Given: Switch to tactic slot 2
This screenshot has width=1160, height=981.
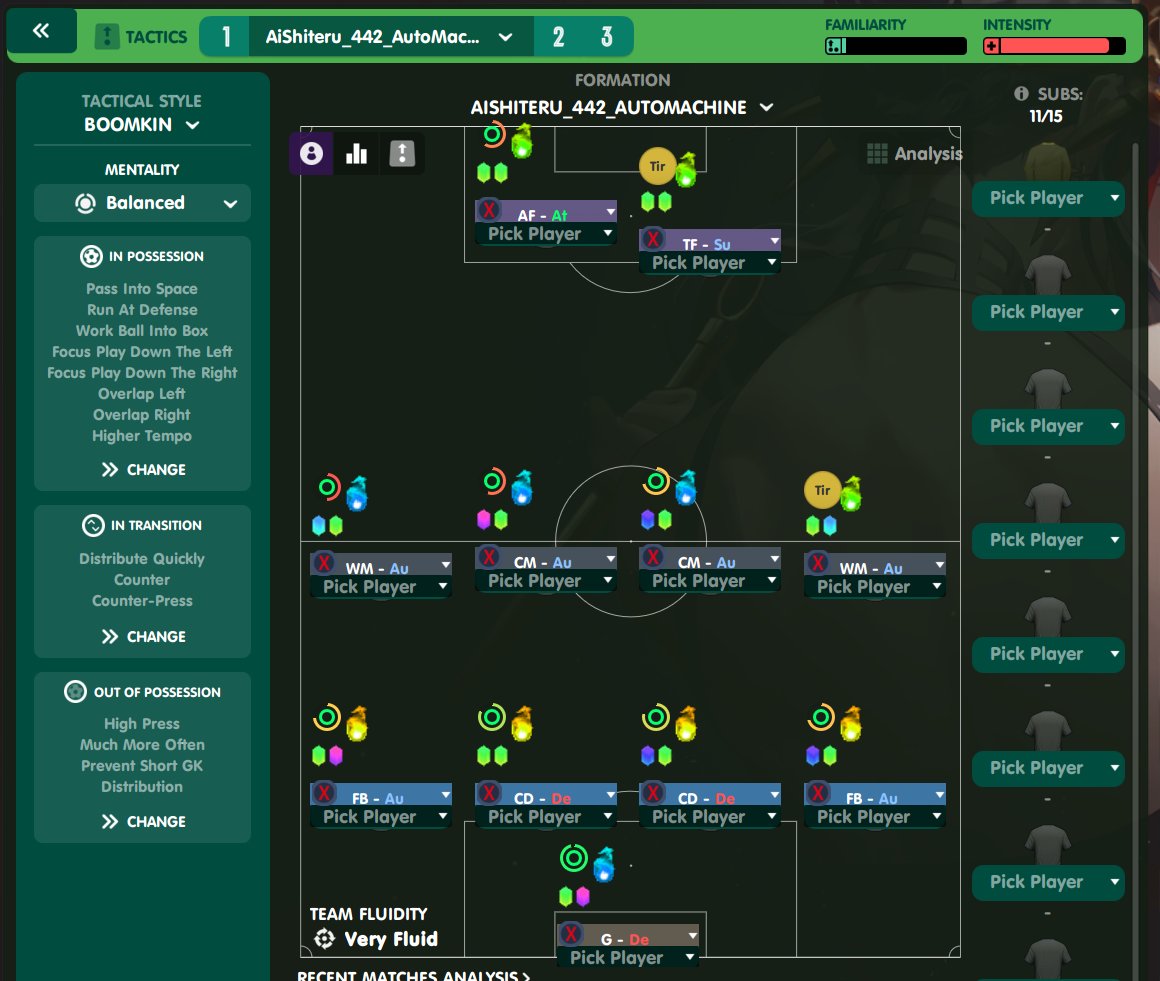Looking at the screenshot, I should (558, 37).
